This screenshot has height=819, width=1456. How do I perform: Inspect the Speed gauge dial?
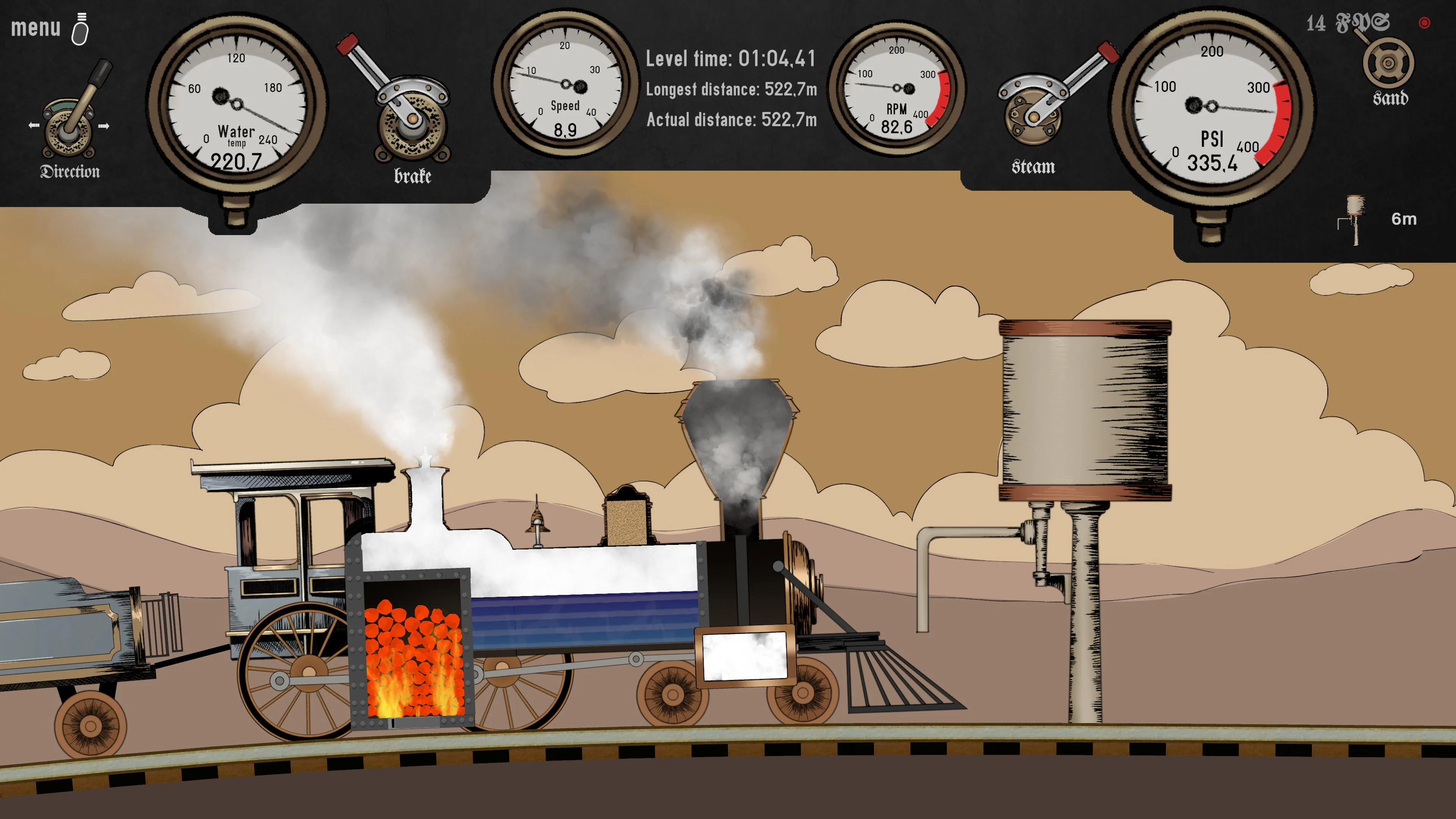tap(565, 85)
